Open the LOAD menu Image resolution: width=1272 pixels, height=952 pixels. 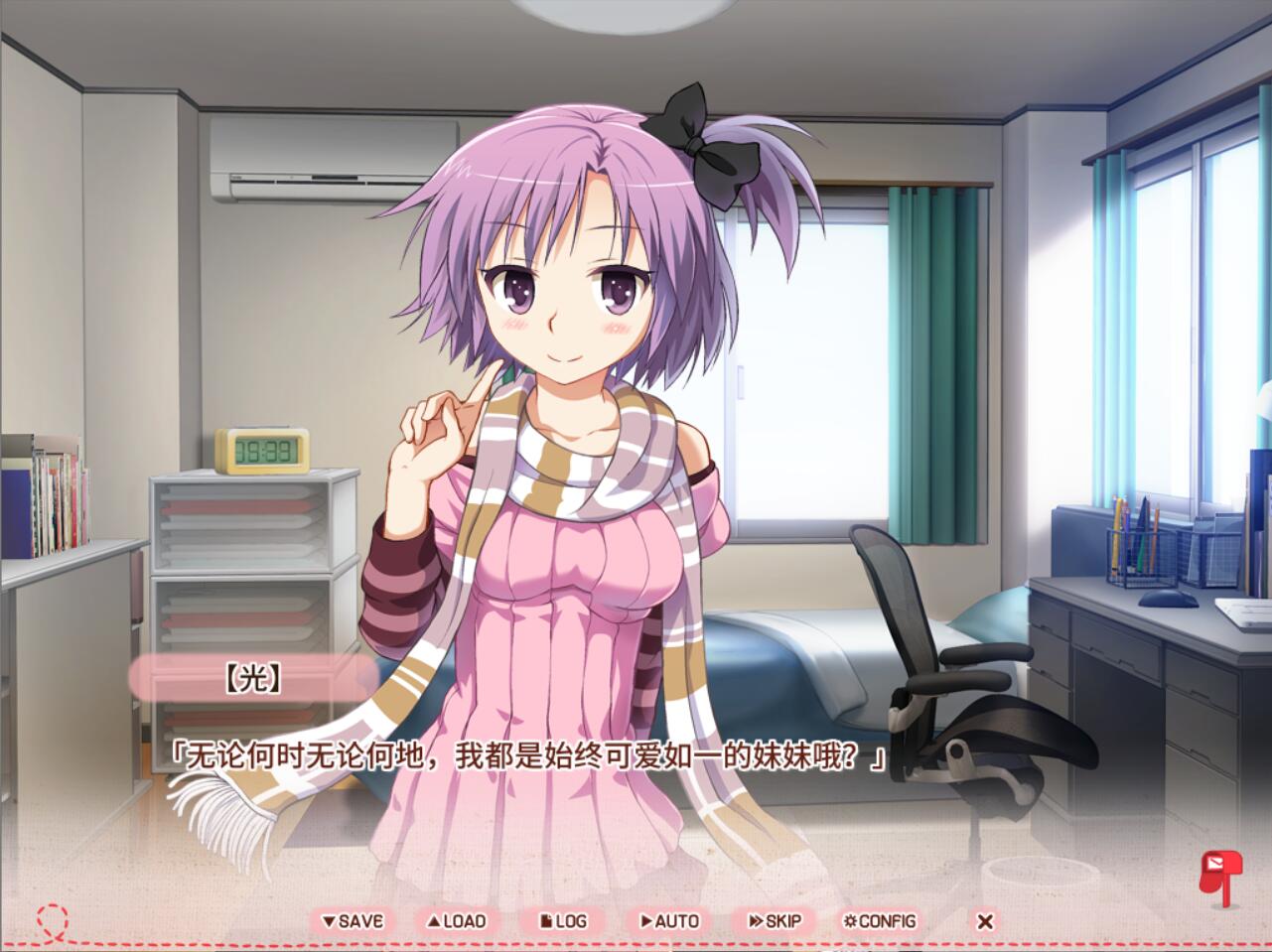coord(456,921)
